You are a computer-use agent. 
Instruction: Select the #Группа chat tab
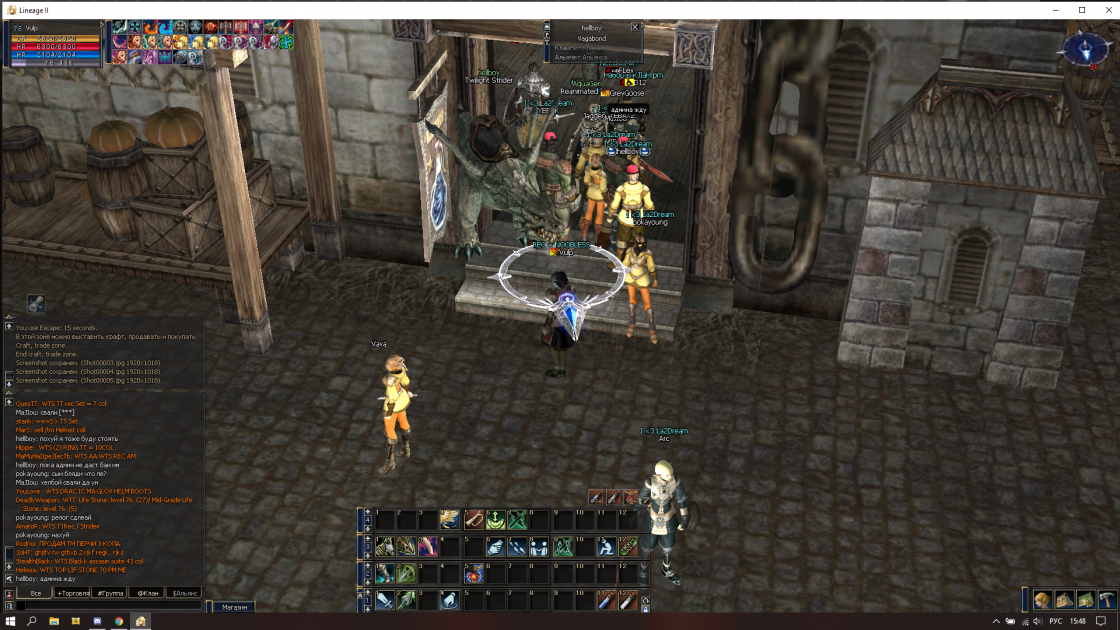click(110, 593)
